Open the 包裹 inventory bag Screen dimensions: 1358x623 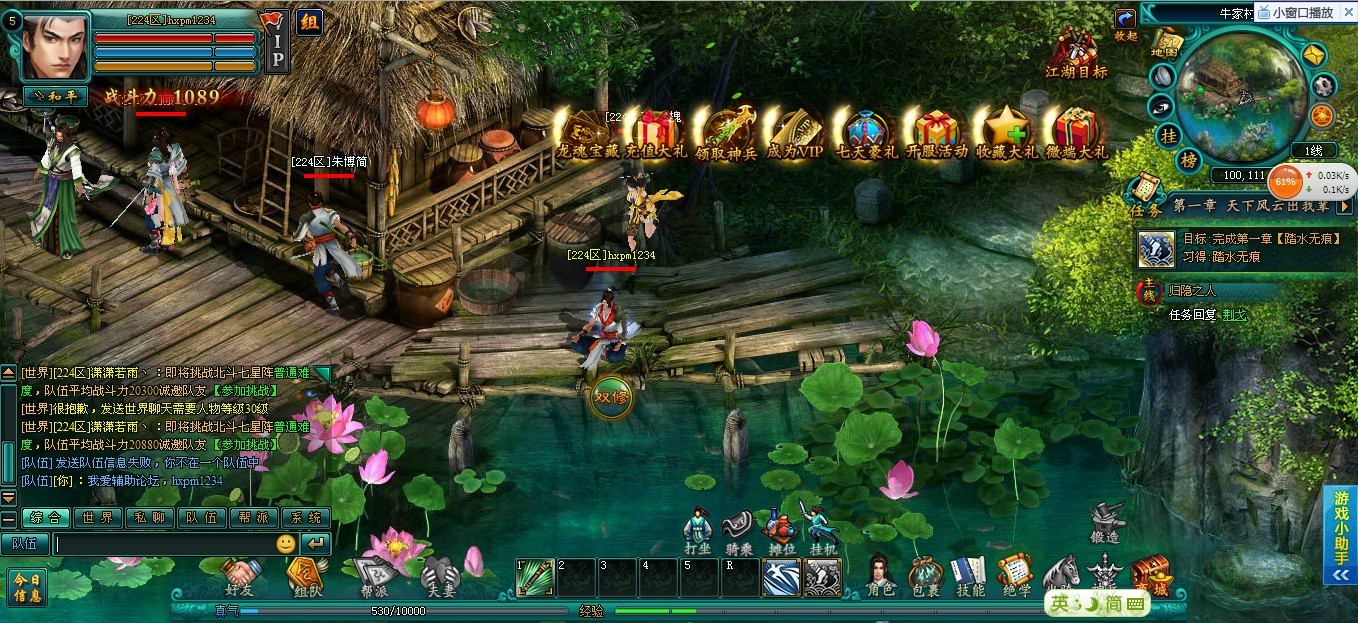click(x=925, y=575)
